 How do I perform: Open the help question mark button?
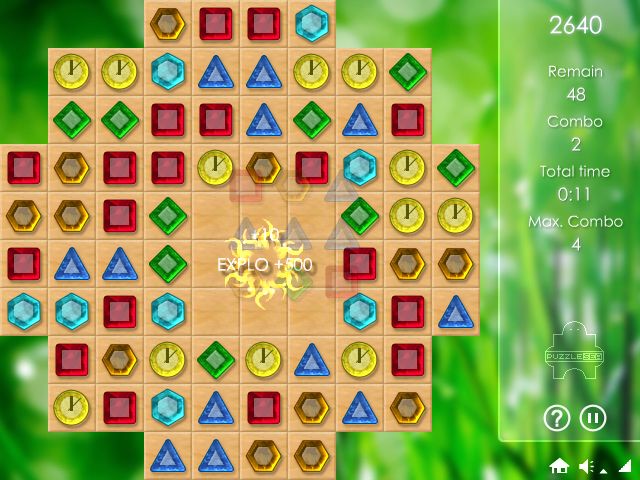coord(556,417)
